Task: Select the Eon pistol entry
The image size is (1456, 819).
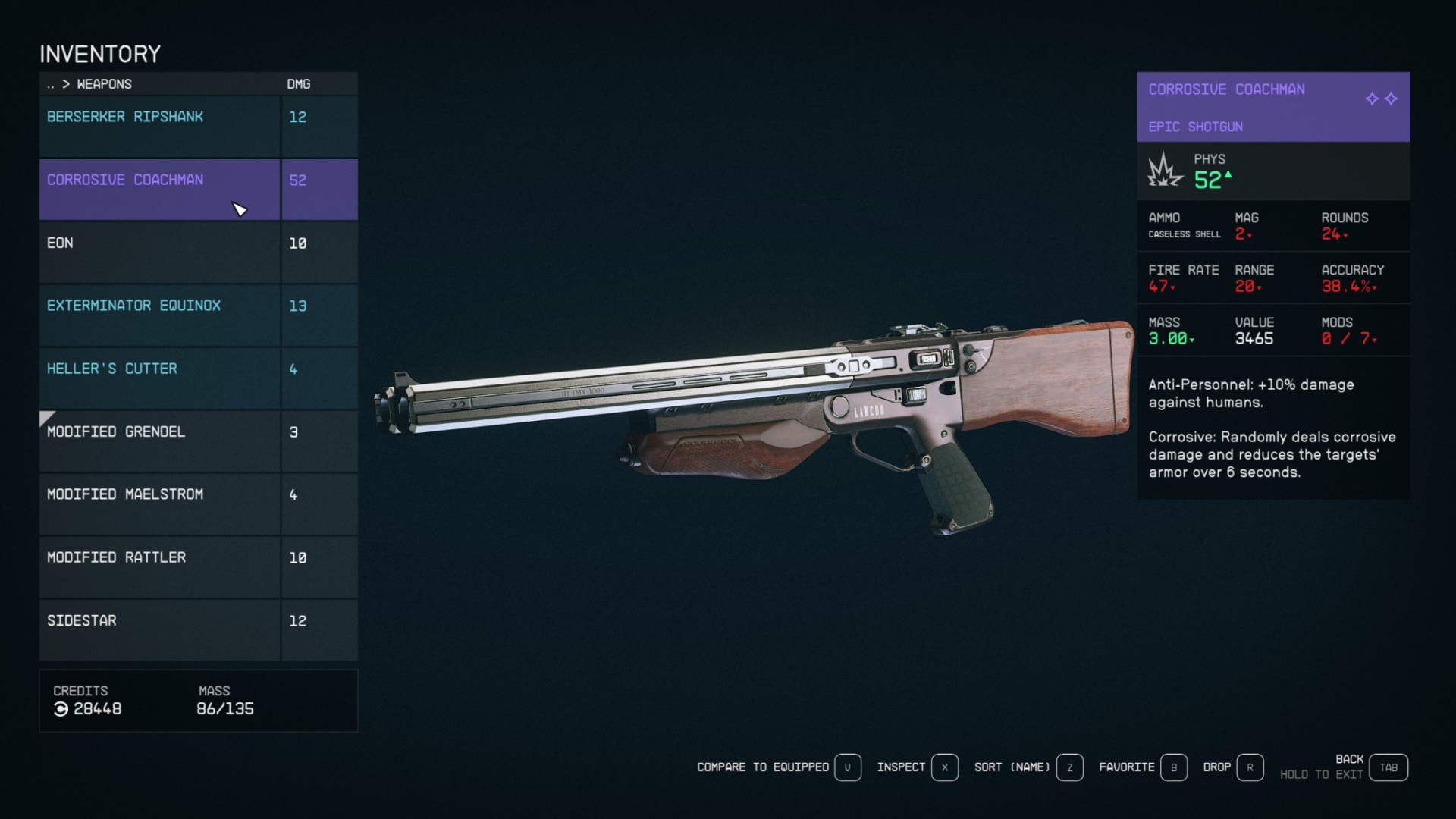Action: click(159, 252)
